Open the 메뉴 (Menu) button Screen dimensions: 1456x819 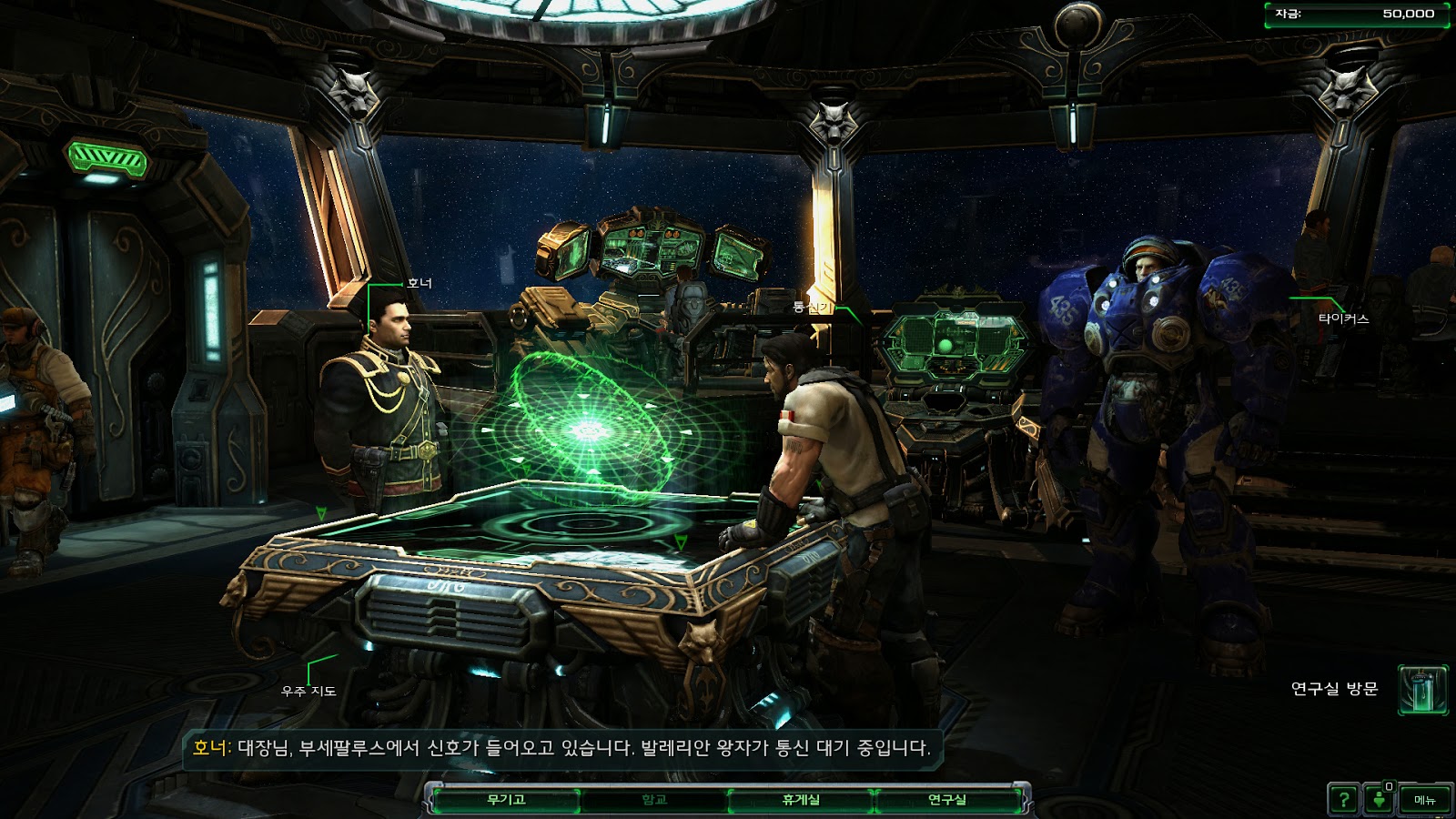(x=1424, y=800)
